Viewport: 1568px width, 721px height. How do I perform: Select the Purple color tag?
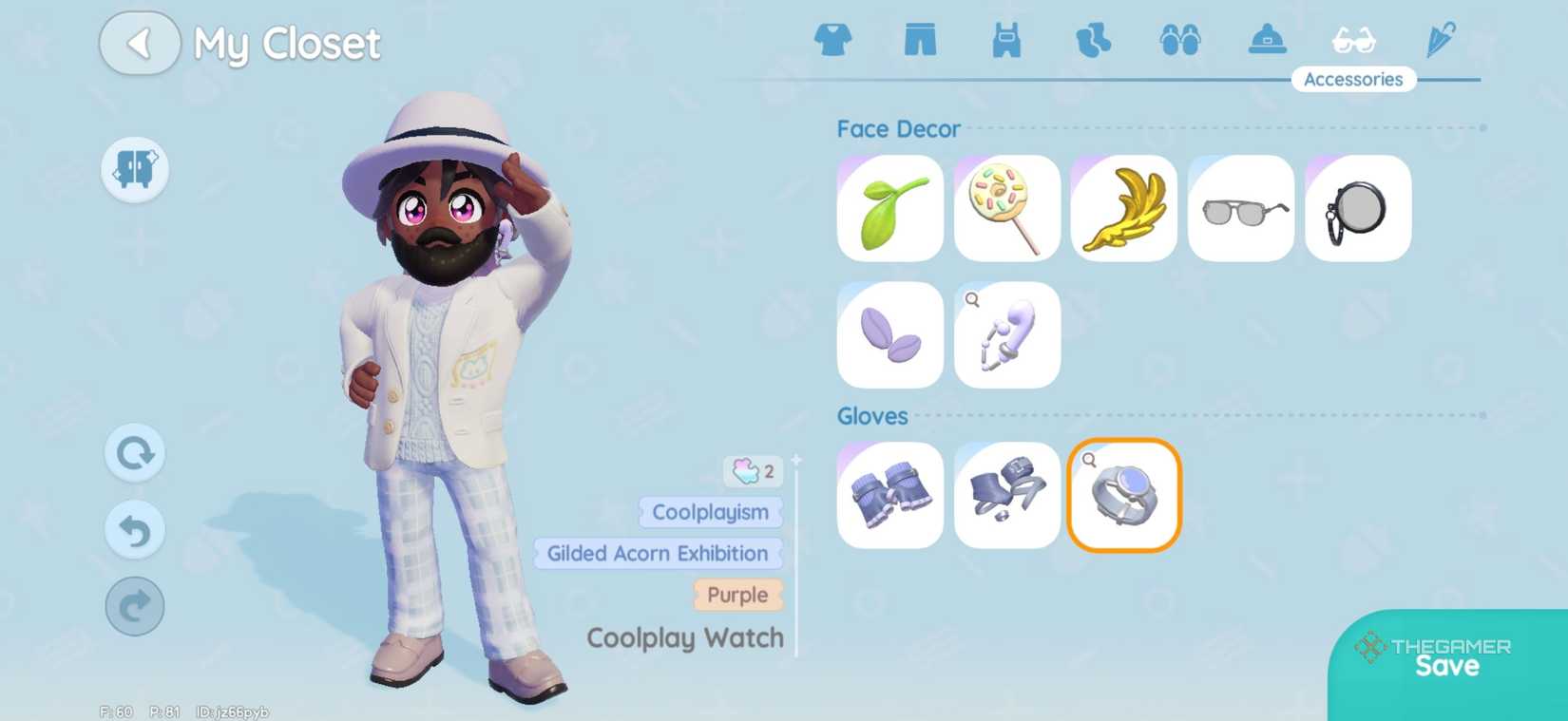tap(738, 595)
